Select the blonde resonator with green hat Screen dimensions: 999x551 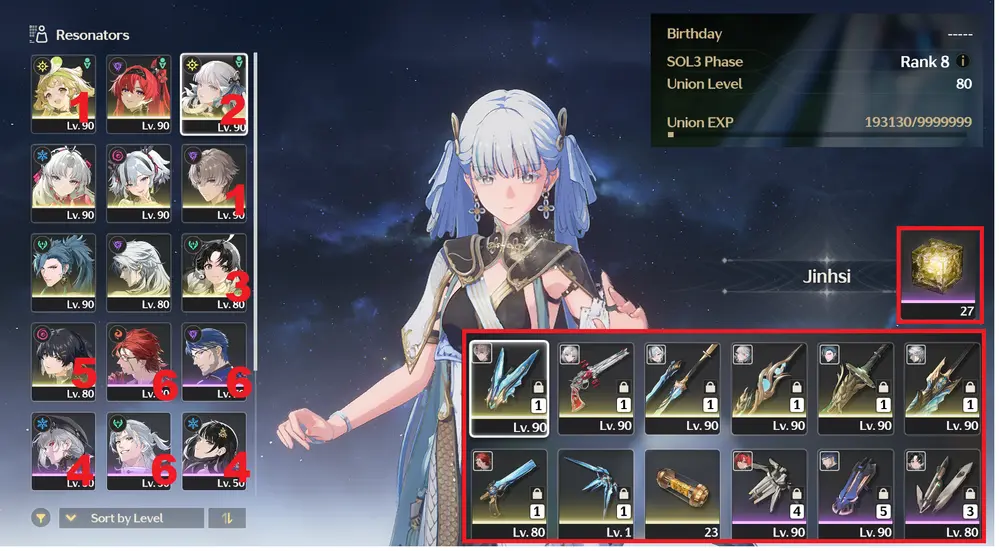[63, 94]
